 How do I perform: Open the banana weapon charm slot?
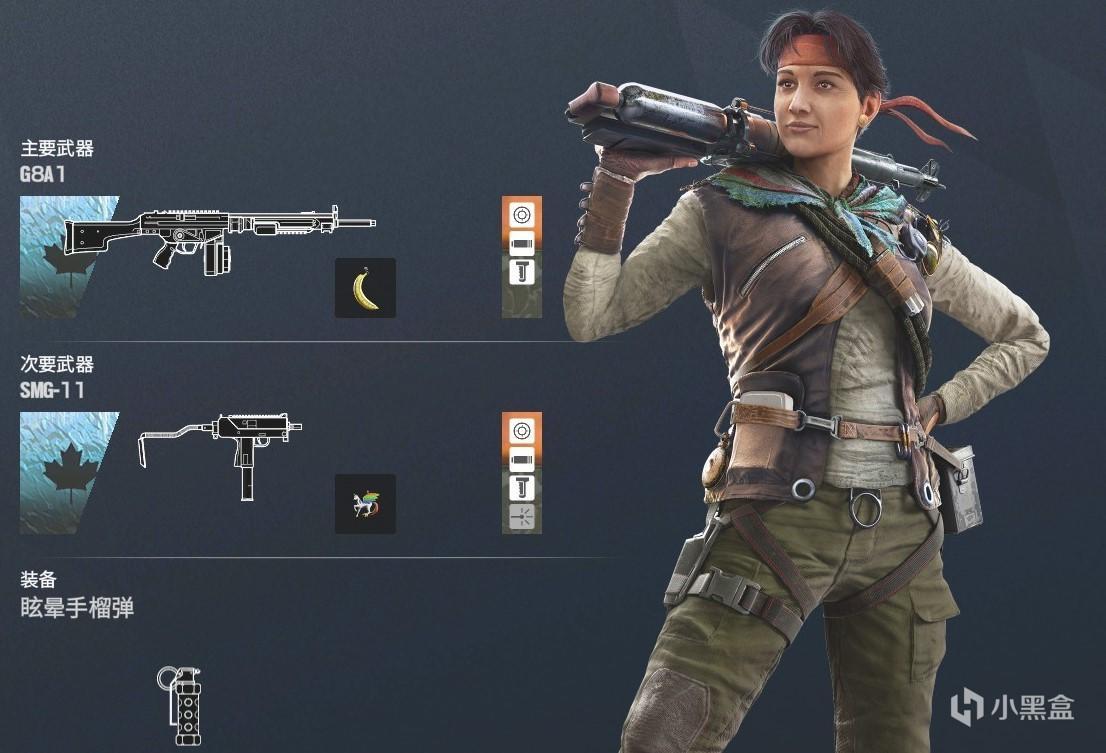tap(365, 288)
